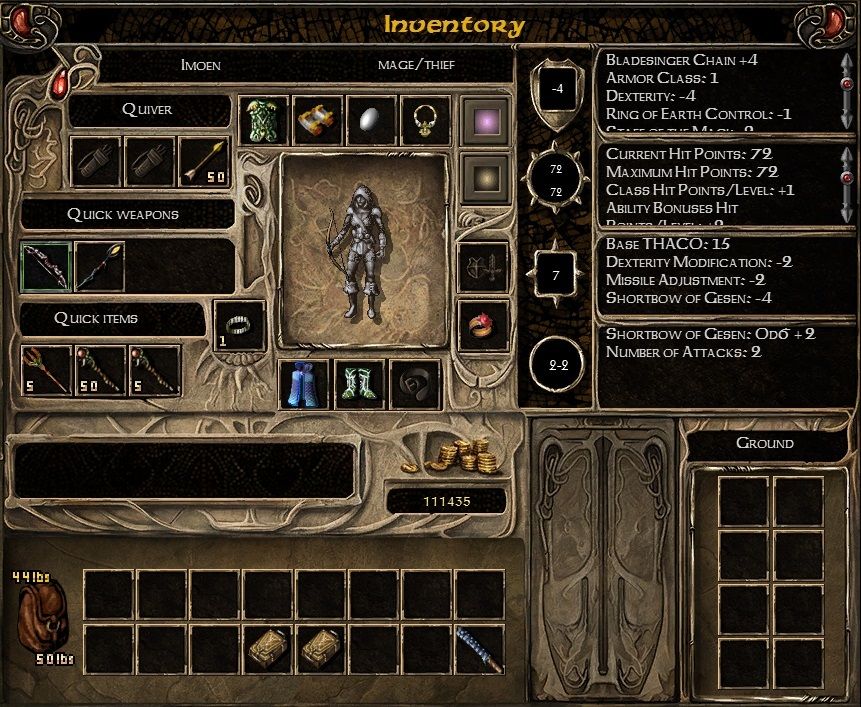
Task: Click the silver ring with count 1
Action: coord(240,325)
